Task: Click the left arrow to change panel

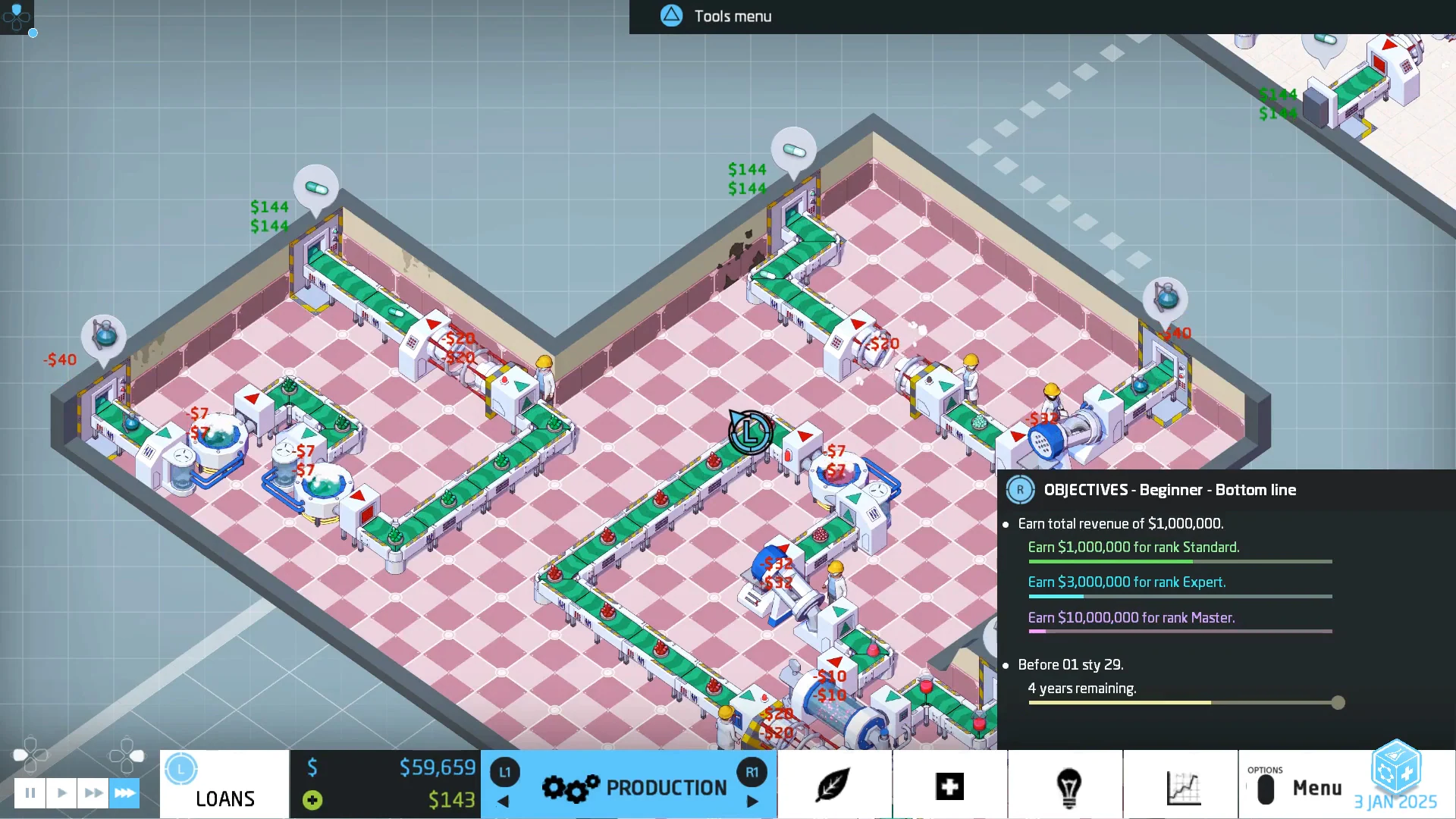Action: pyautogui.click(x=503, y=802)
